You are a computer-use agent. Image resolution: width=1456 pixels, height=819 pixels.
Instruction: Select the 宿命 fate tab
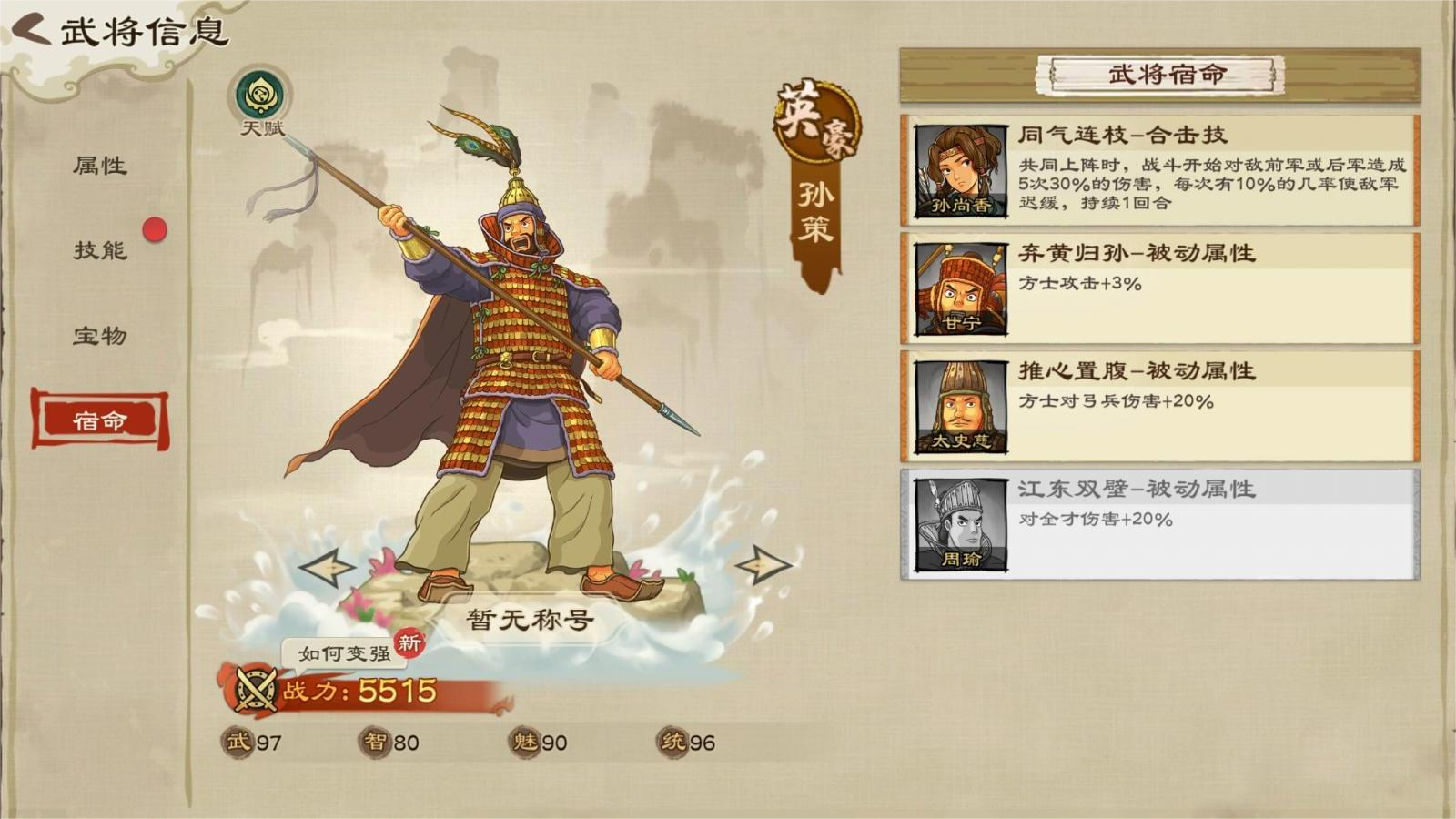100,420
